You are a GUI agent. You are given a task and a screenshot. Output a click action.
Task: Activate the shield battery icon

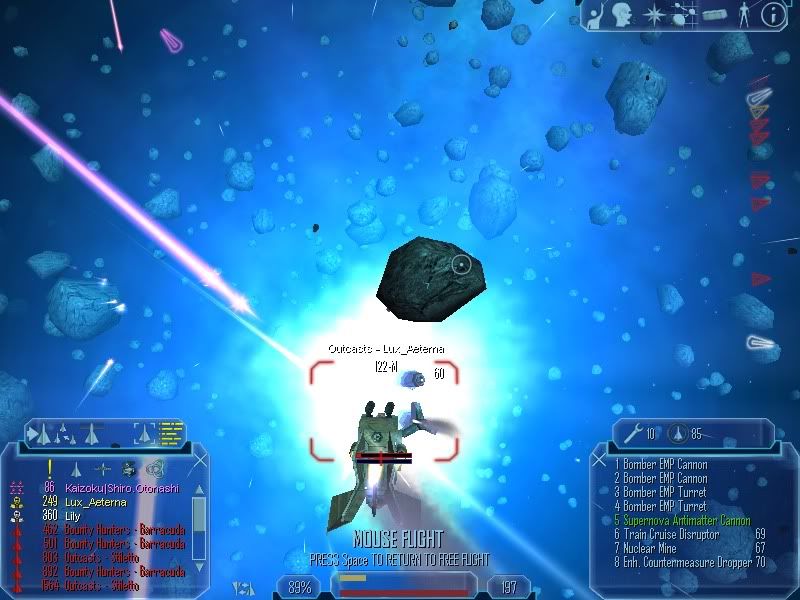point(677,433)
